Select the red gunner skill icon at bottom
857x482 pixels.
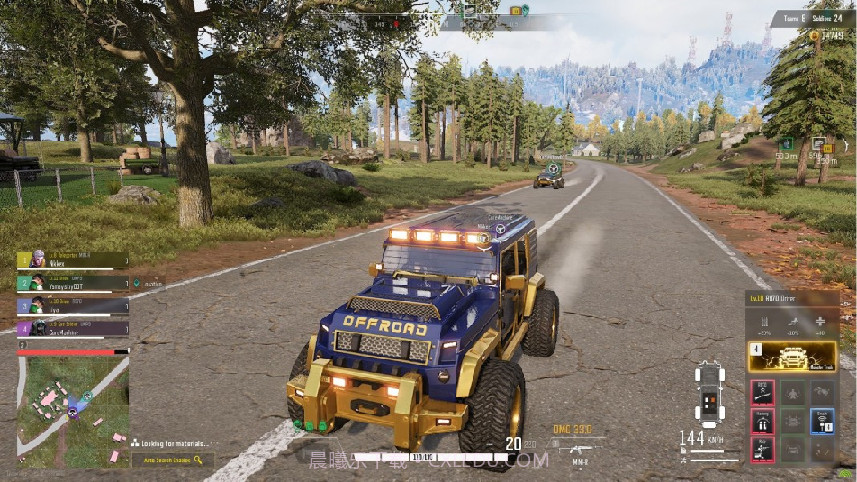coord(763,449)
